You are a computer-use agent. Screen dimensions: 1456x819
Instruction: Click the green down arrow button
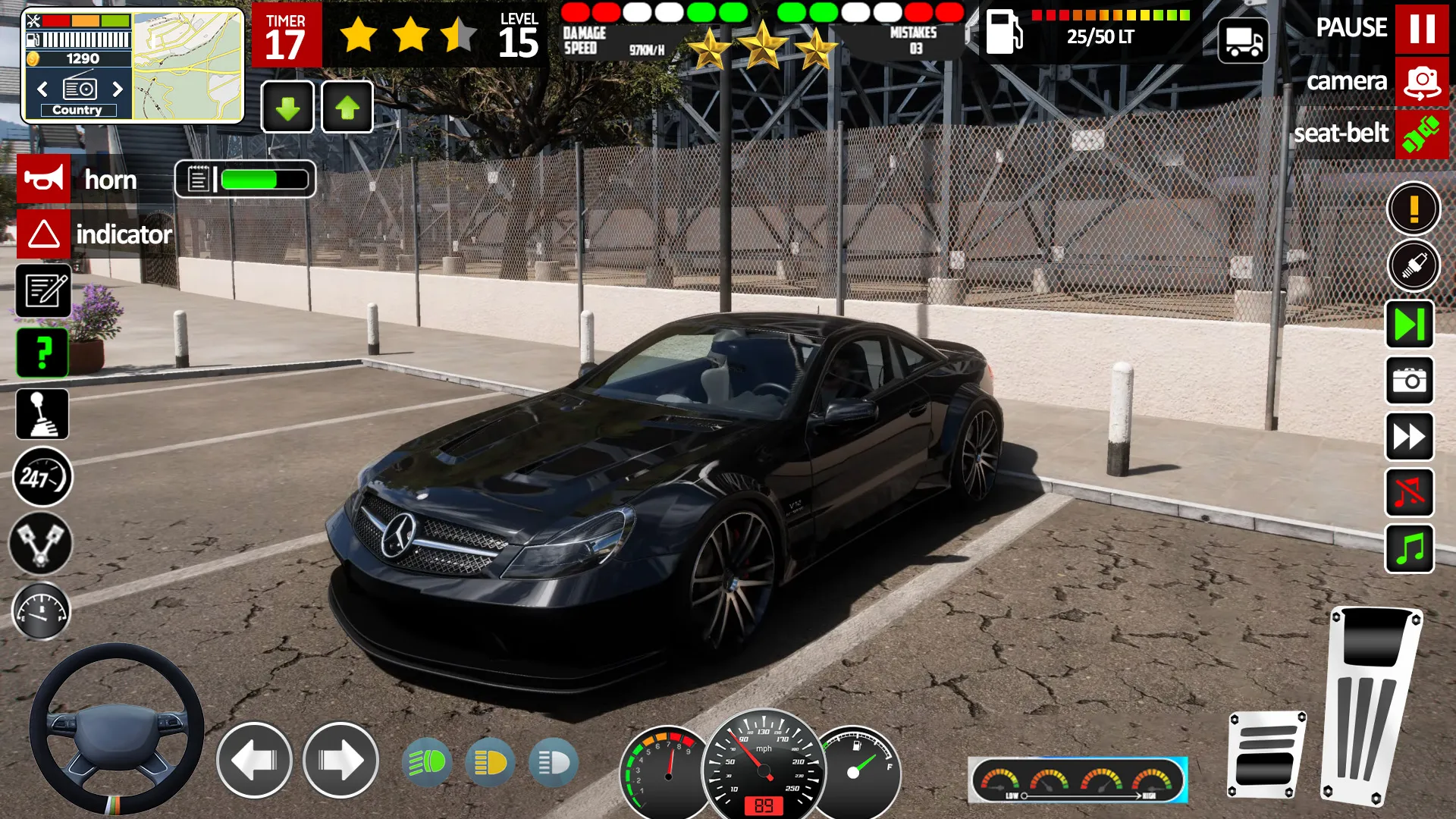pos(287,108)
